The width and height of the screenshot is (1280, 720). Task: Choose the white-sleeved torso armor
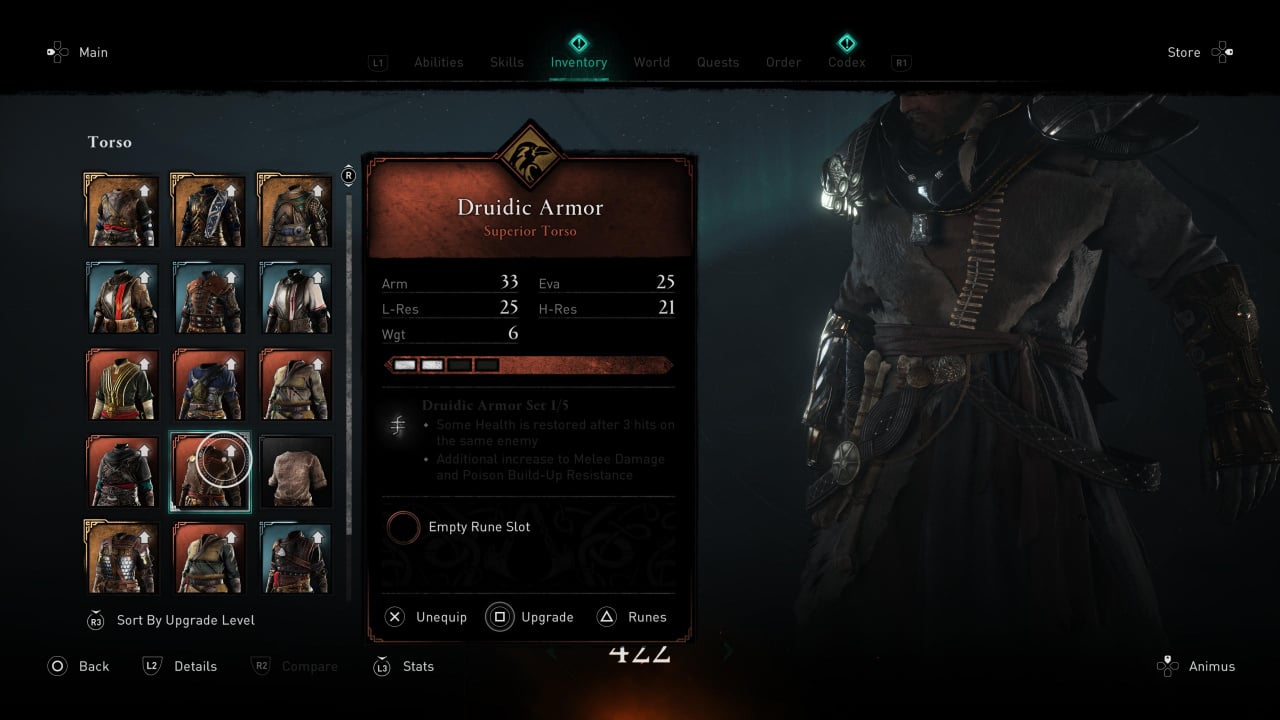296,298
